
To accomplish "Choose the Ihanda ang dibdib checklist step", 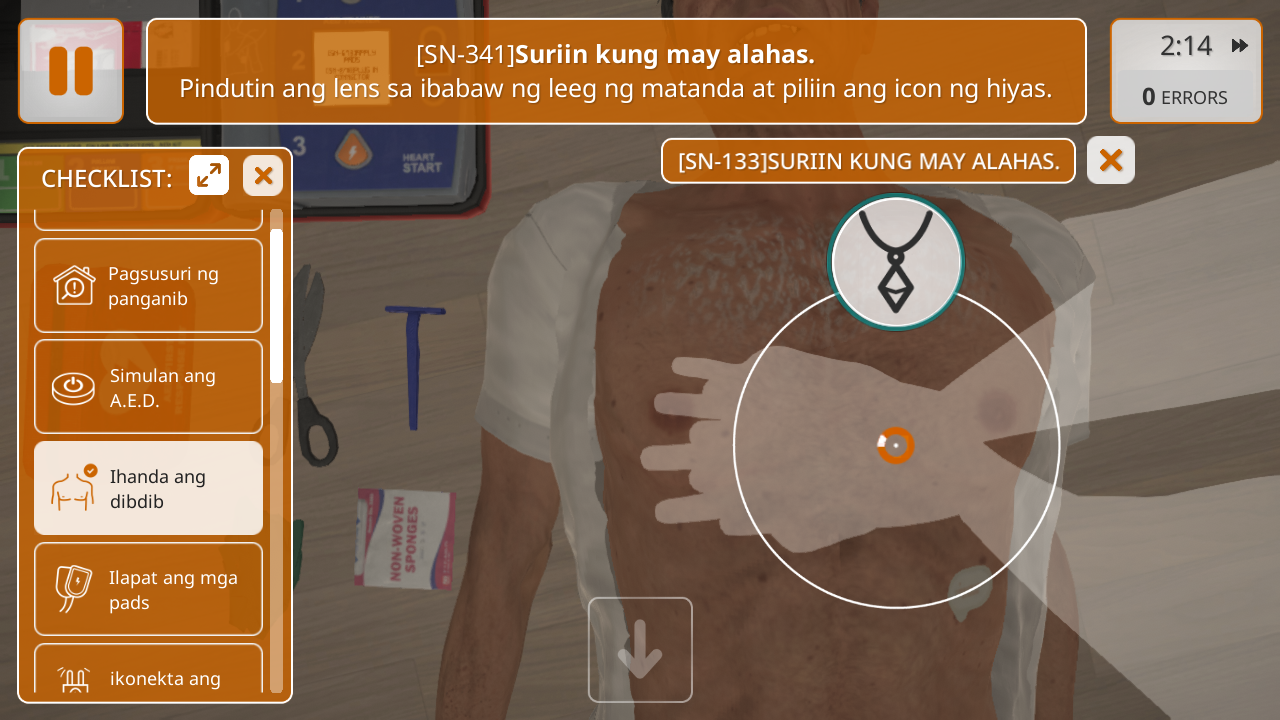I will click(x=148, y=488).
